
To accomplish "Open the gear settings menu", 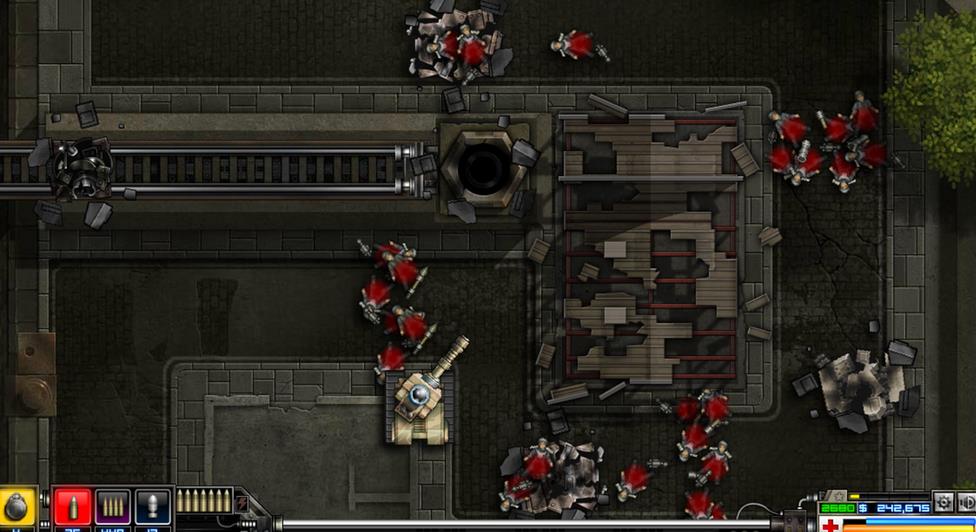I will click(943, 501).
